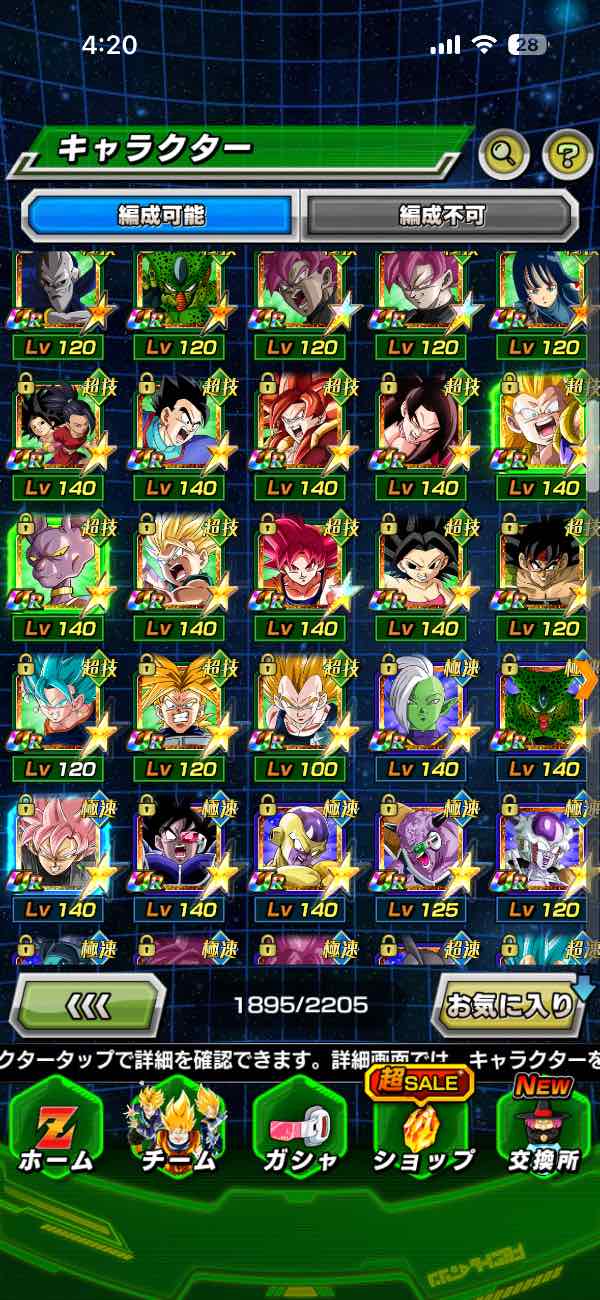This screenshot has width=600, height=1300.
Task: Go to ホーム home screen
Action: coord(56,1125)
